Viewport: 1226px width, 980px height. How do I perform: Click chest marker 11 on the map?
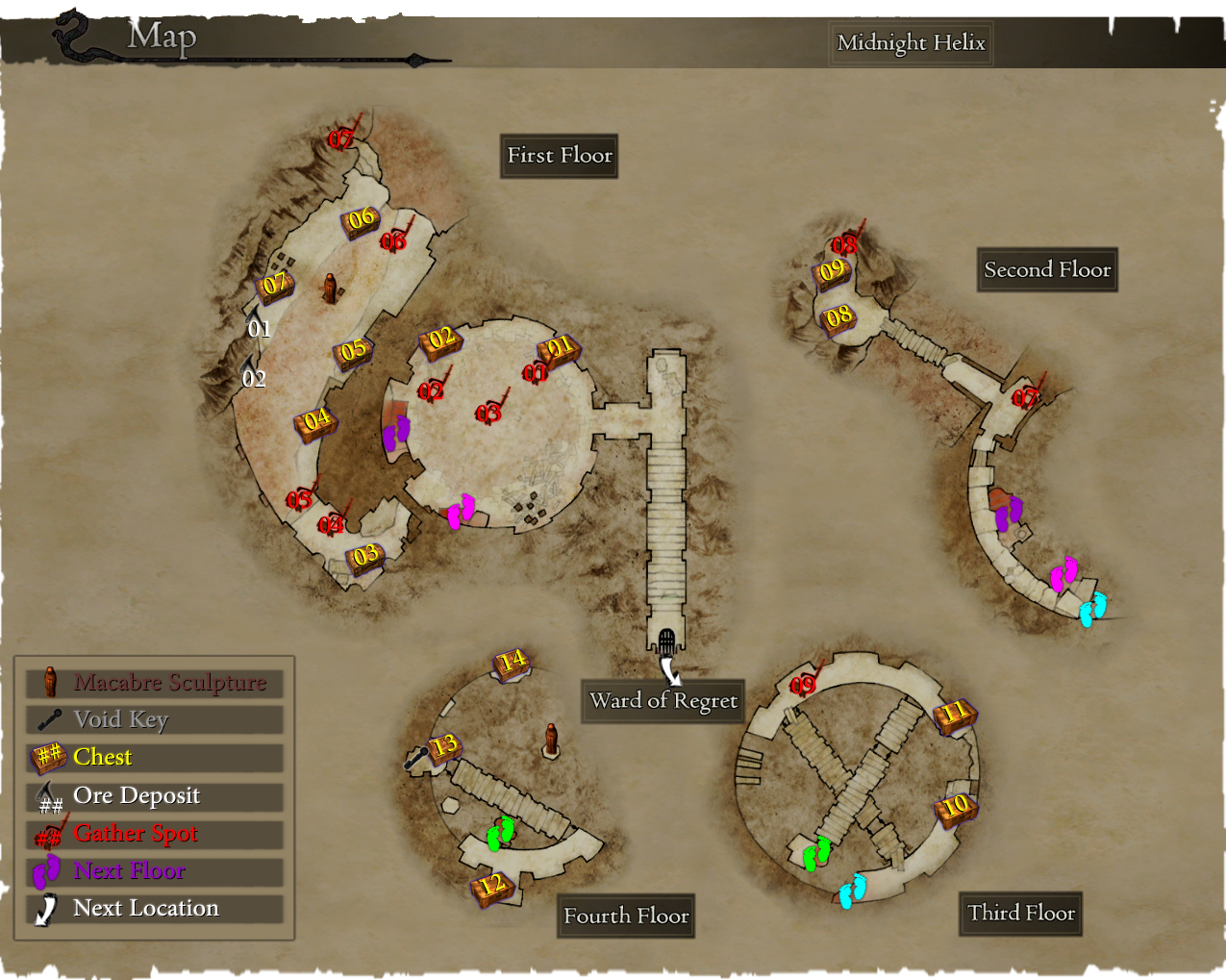coord(954,715)
